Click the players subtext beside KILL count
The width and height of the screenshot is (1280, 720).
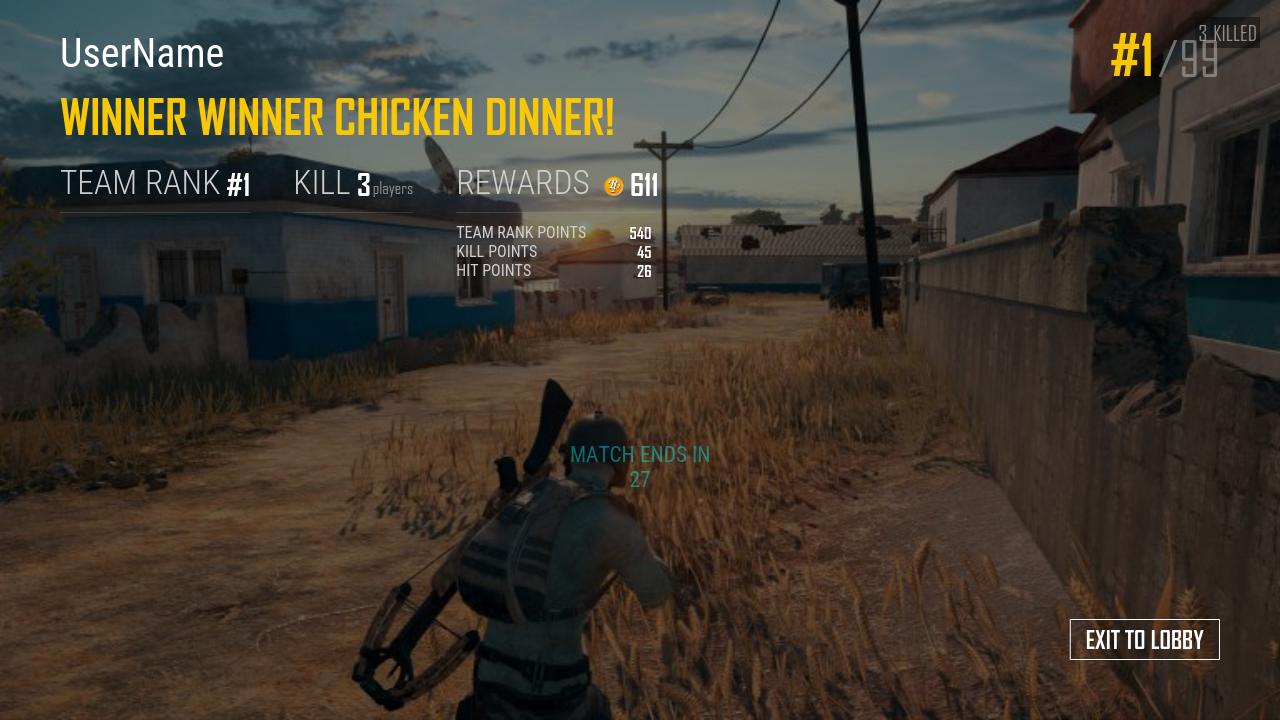point(394,188)
